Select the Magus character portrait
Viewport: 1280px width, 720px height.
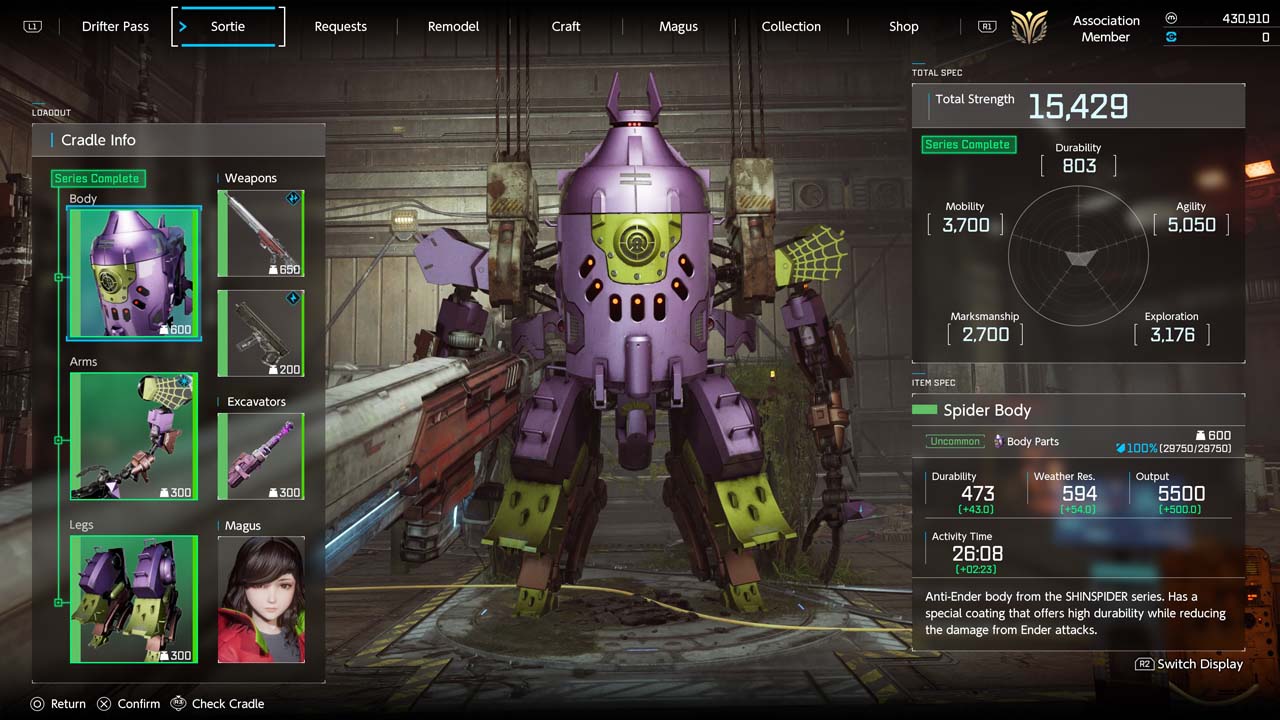[260, 599]
